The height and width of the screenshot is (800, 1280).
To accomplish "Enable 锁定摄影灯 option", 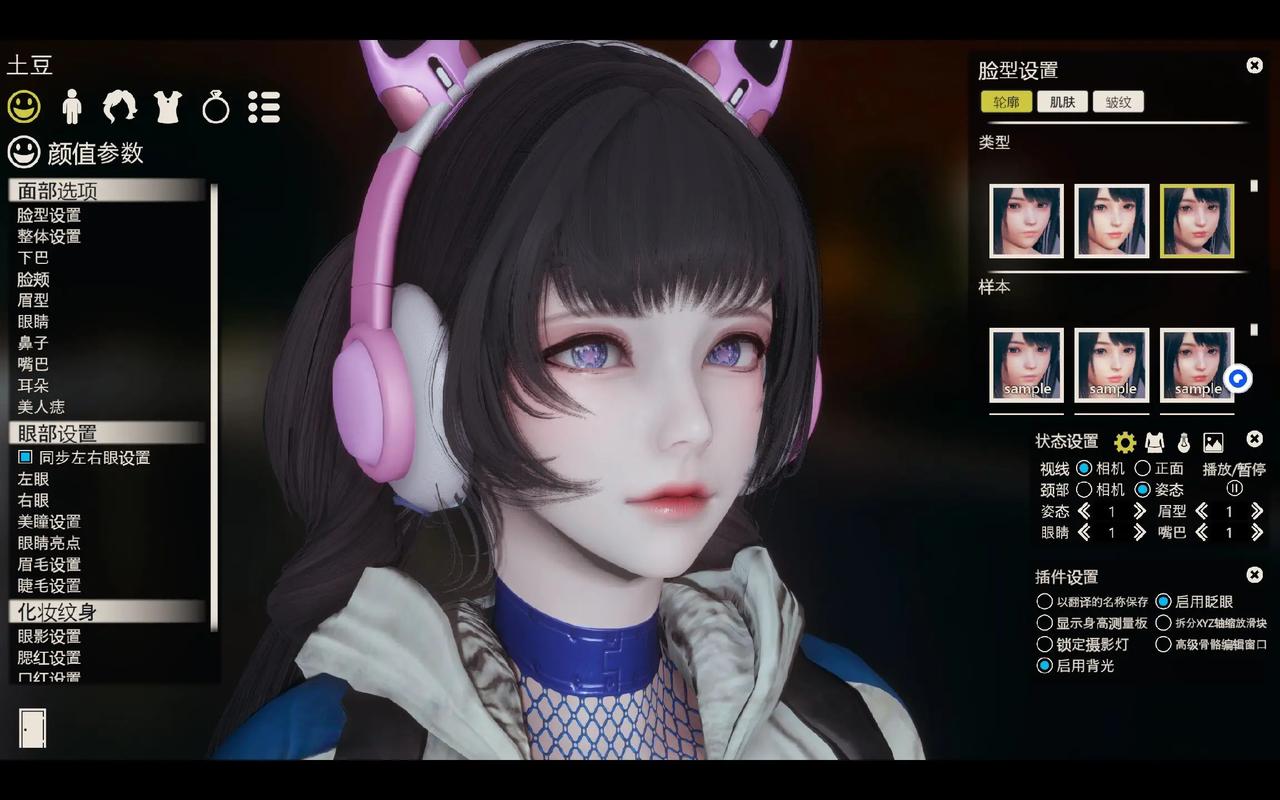I will coord(1043,643).
